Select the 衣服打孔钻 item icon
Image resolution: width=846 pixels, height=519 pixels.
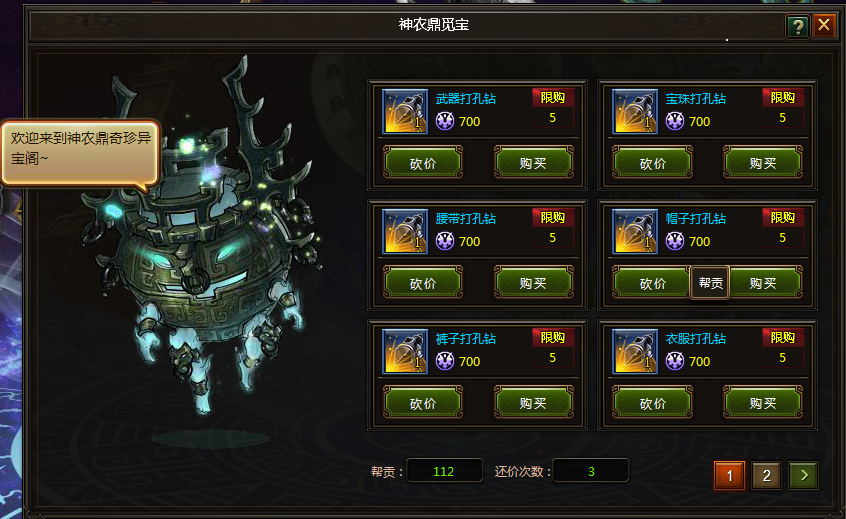click(635, 351)
